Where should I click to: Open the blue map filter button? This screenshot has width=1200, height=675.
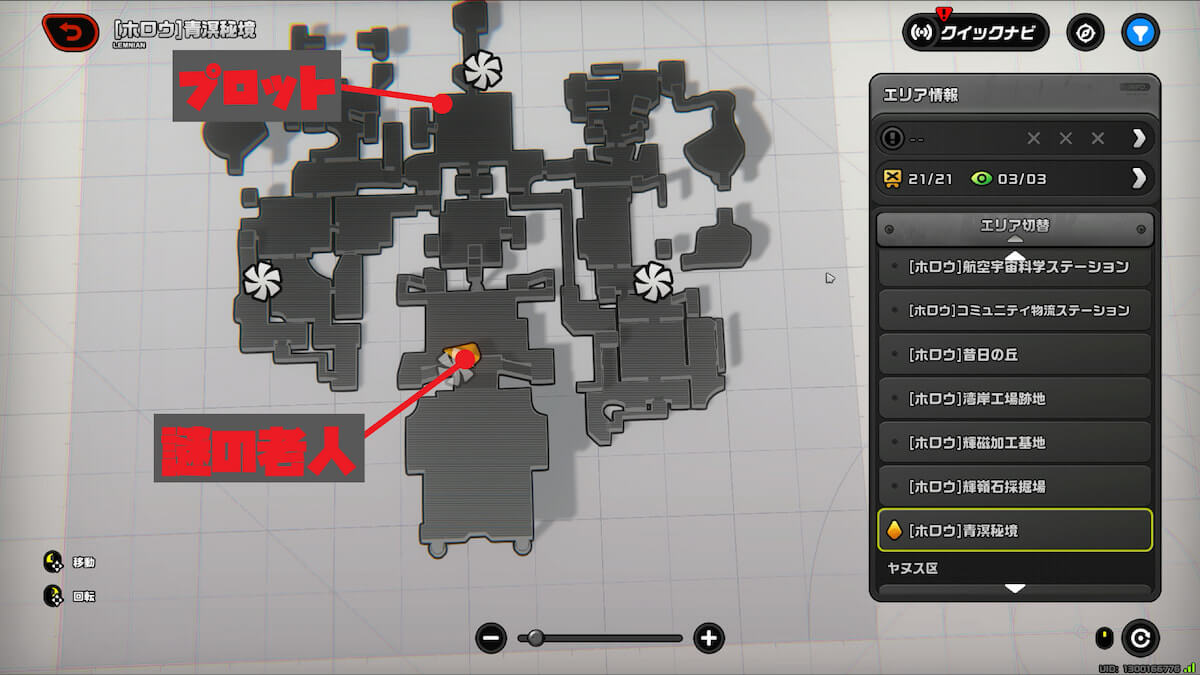tap(1140, 33)
